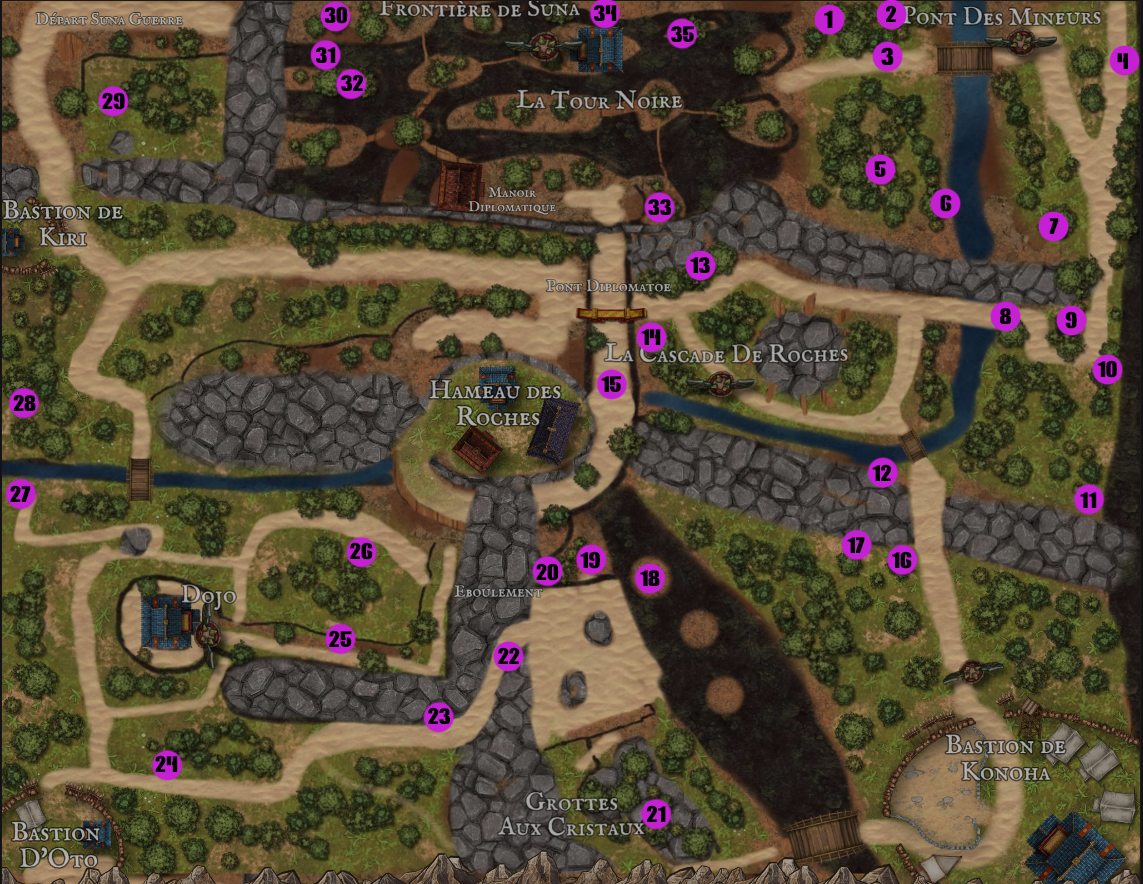
Task: Choose the purple marker numbered 23
Action: [439, 716]
